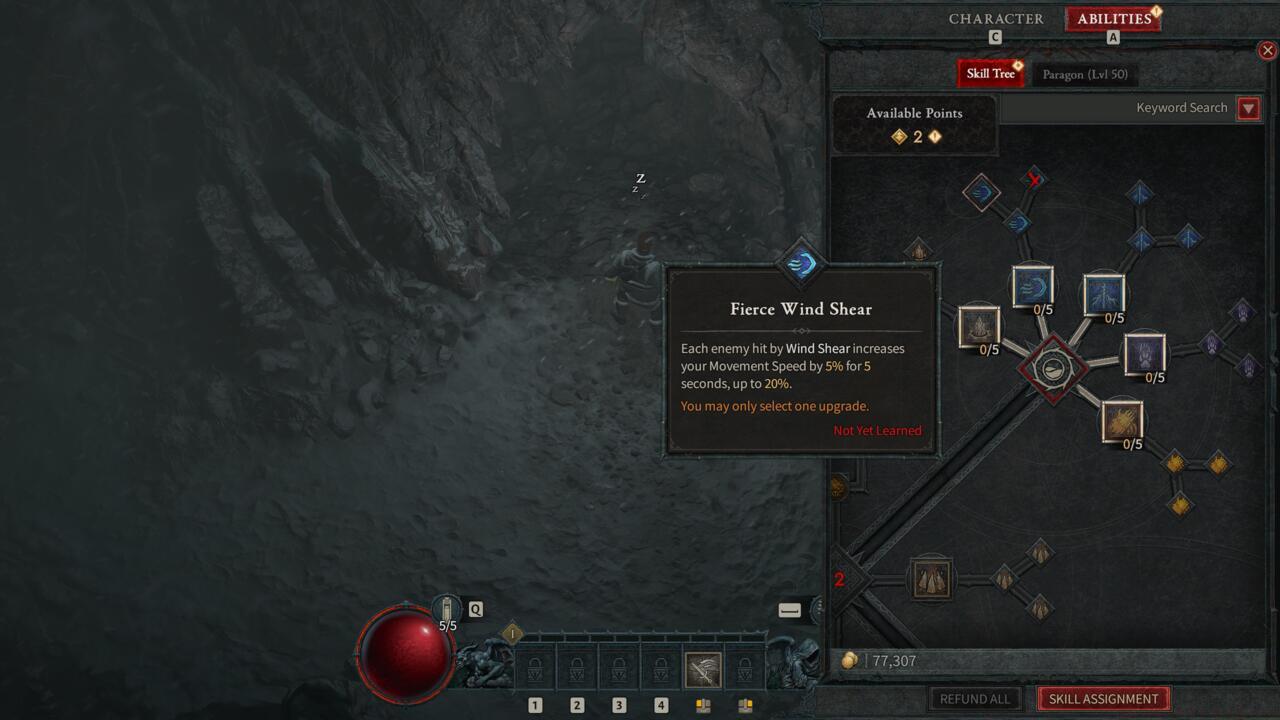Select the orange claw skill node
The image size is (1280, 720).
[x=1122, y=420]
